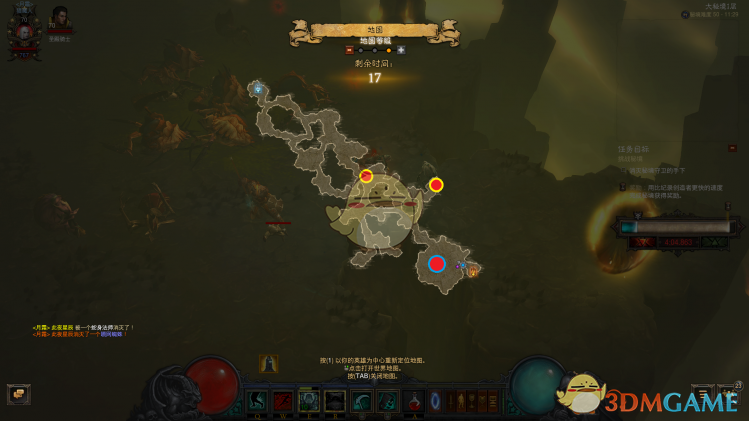Image resolution: width=749 pixels, height=421 pixels.
Task: Select the player hero portrait
Action: click(x=23, y=34)
